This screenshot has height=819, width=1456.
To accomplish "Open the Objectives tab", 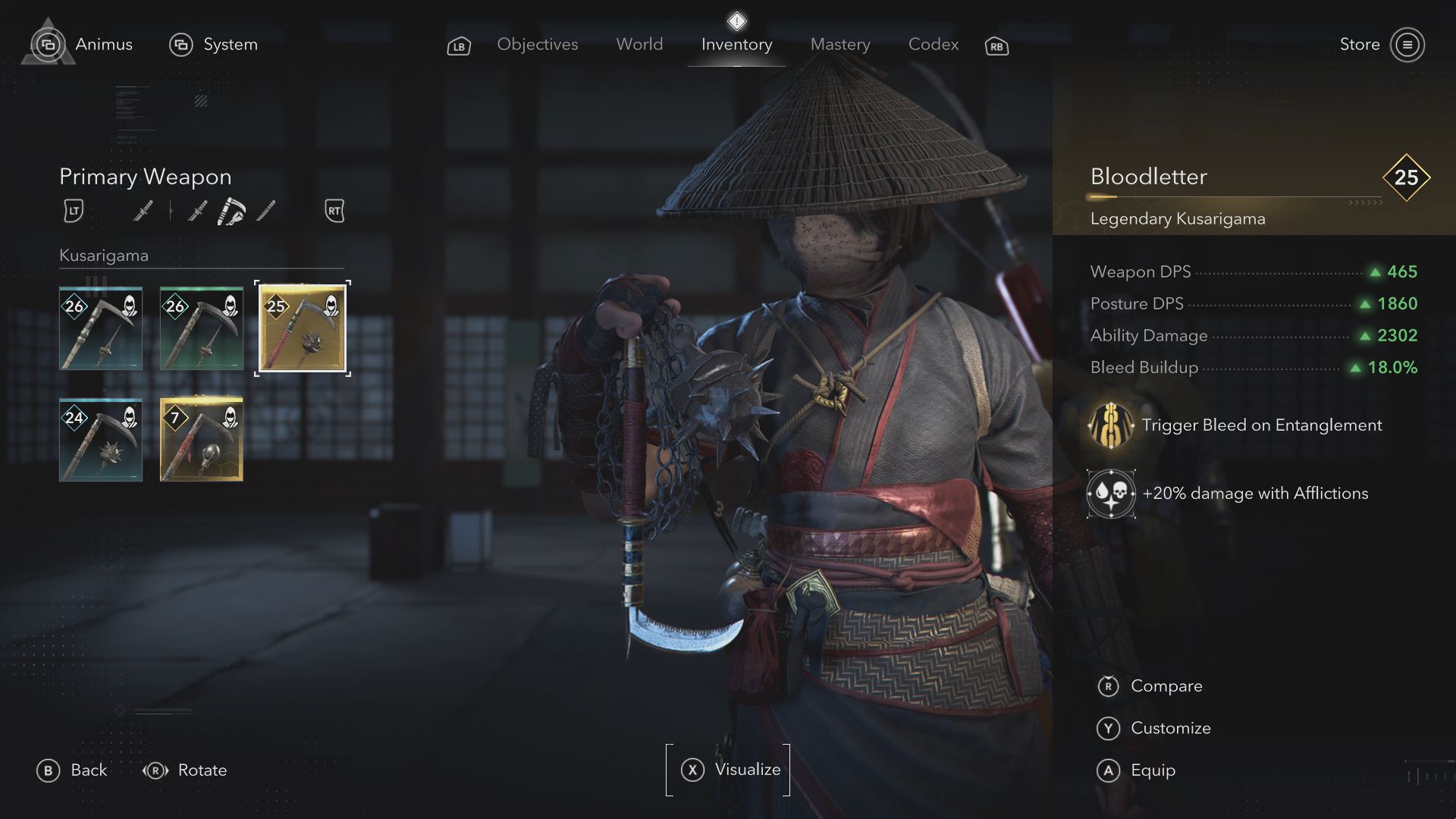I will coord(537,45).
